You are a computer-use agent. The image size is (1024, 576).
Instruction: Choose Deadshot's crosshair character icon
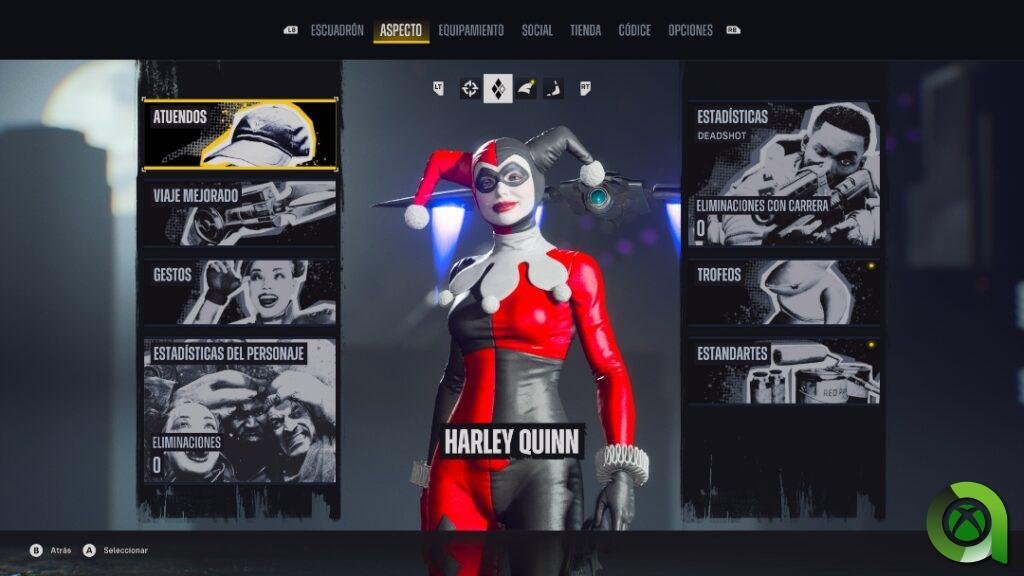click(x=470, y=89)
